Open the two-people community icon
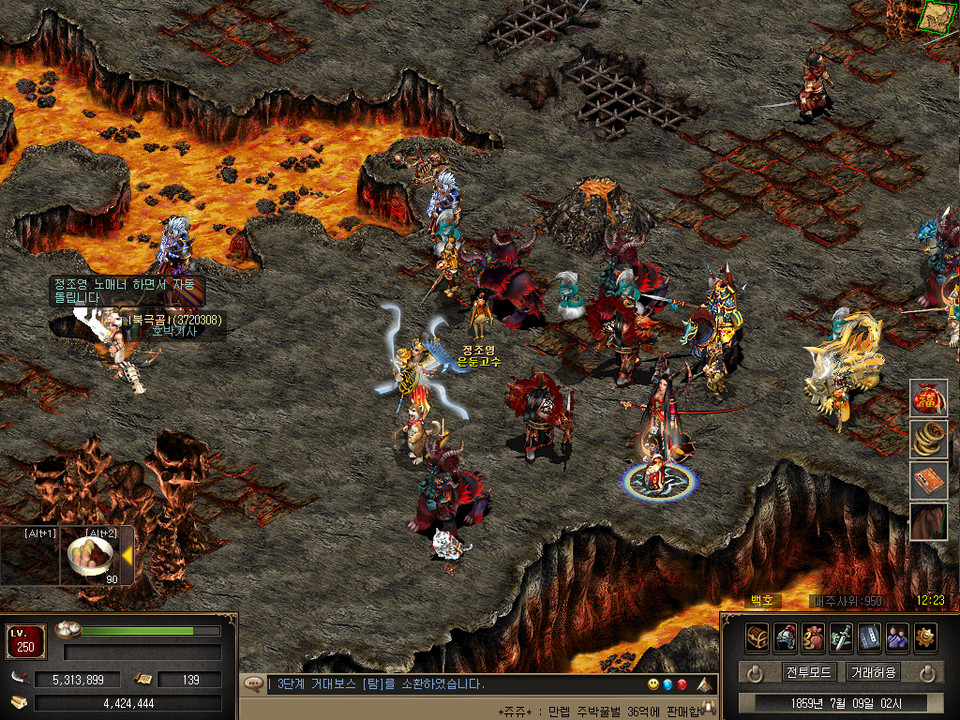 pyautogui.click(x=897, y=637)
